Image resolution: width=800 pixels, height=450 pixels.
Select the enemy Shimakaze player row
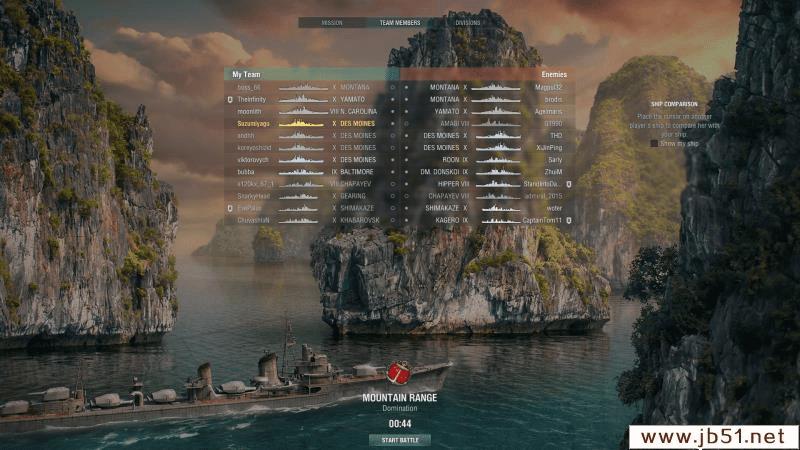click(x=490, y=208)
